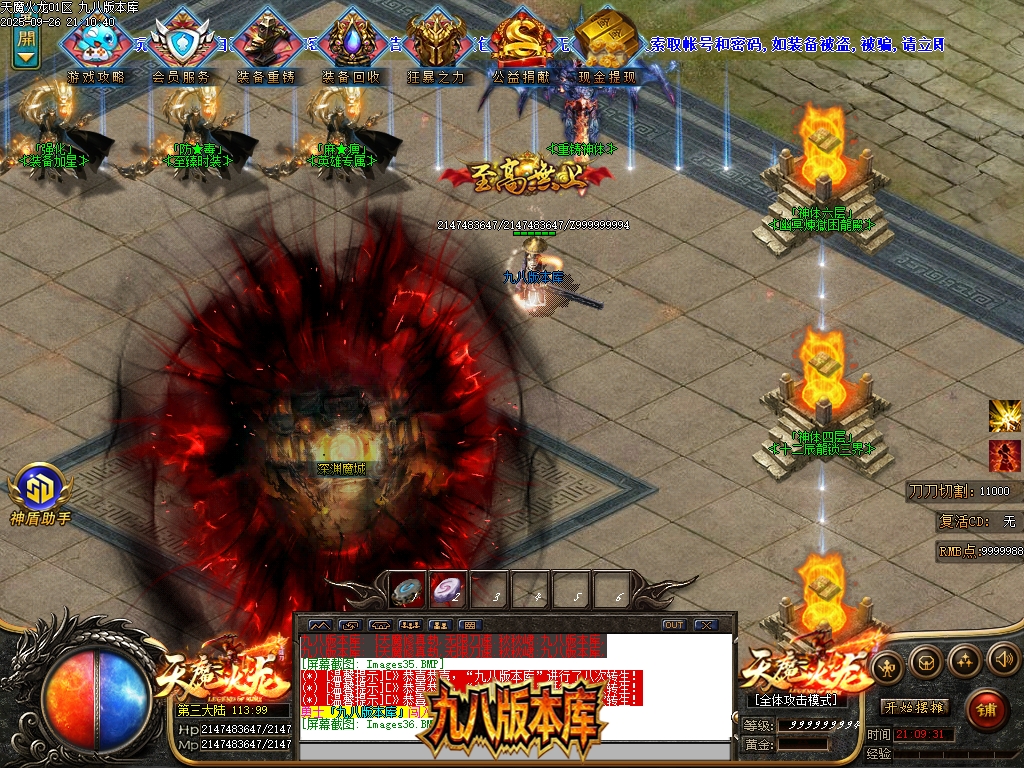Open the red 铺 shop button
The image size is (1024, 768).
click(x=986, y=709)
